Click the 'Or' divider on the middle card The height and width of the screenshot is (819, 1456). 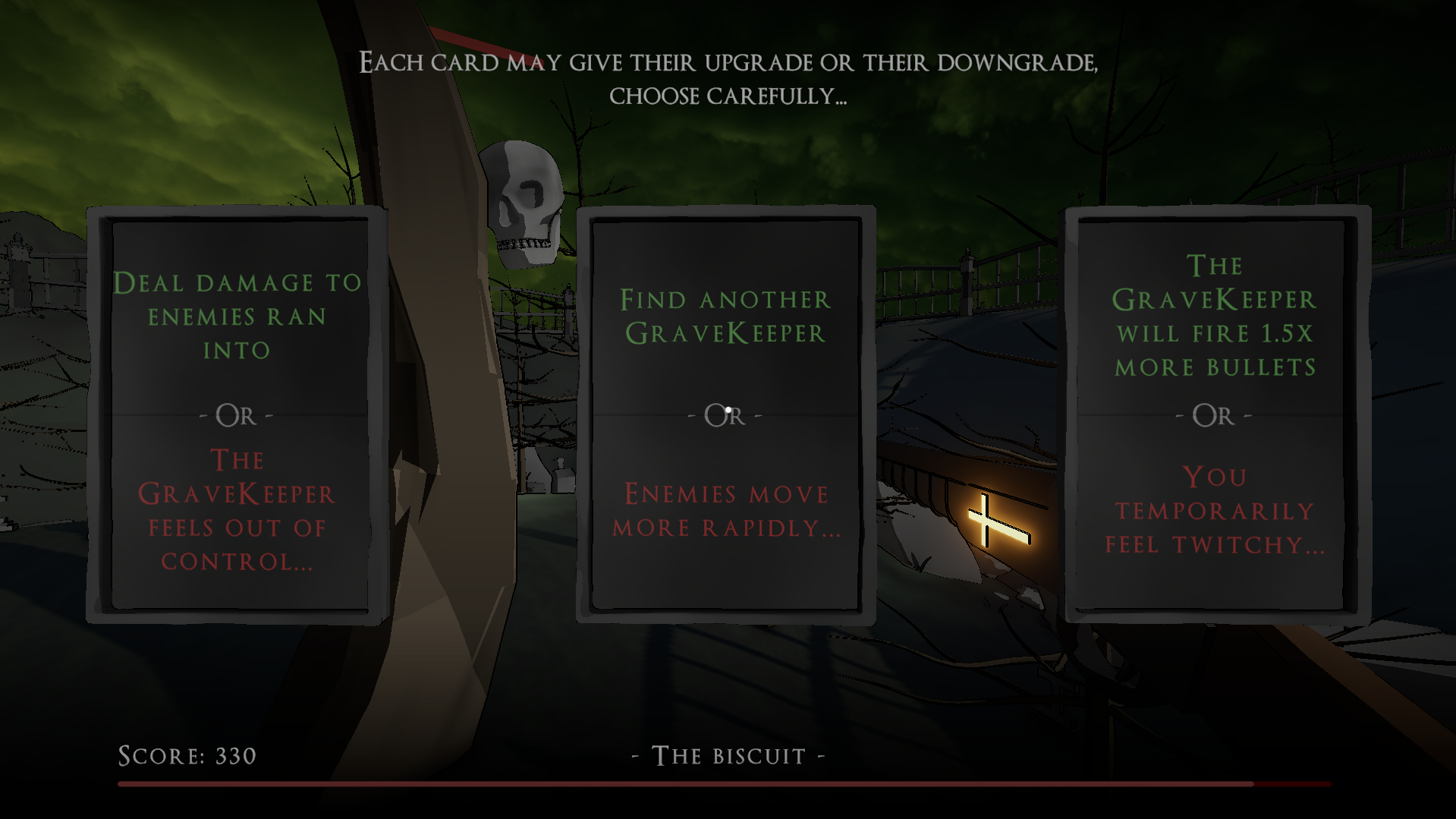pos(723,416)
